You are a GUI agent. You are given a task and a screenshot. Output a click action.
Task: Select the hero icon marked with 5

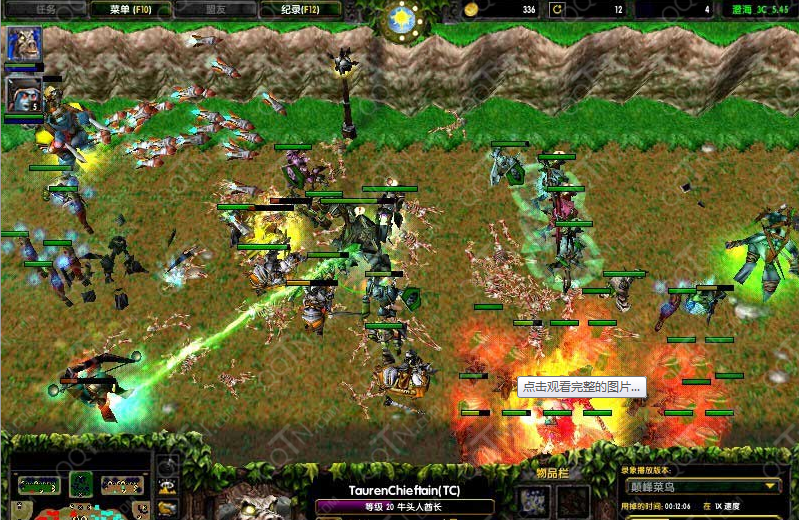[x=23, y=96]
